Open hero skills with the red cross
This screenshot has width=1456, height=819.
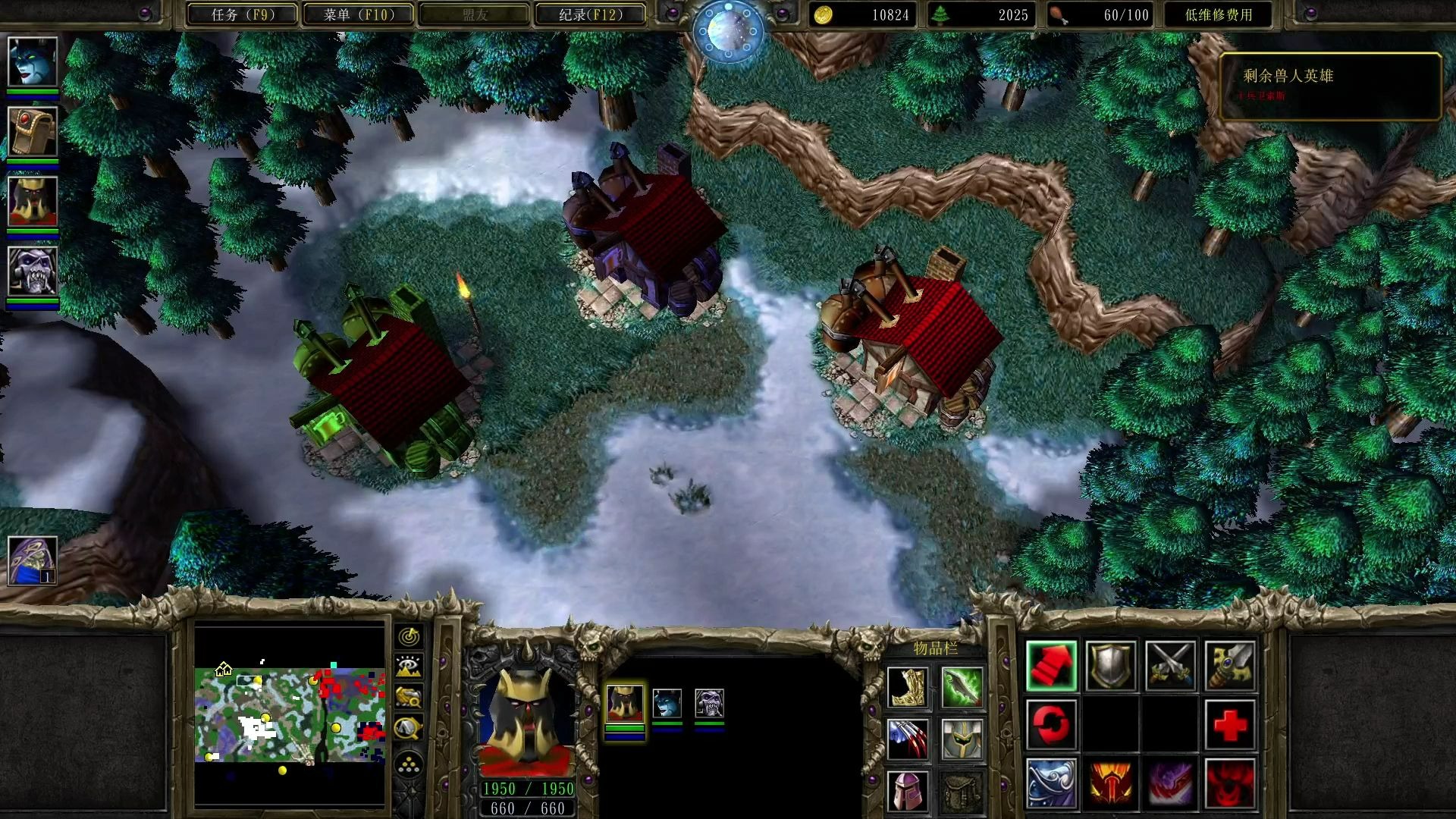(1229, 724)
